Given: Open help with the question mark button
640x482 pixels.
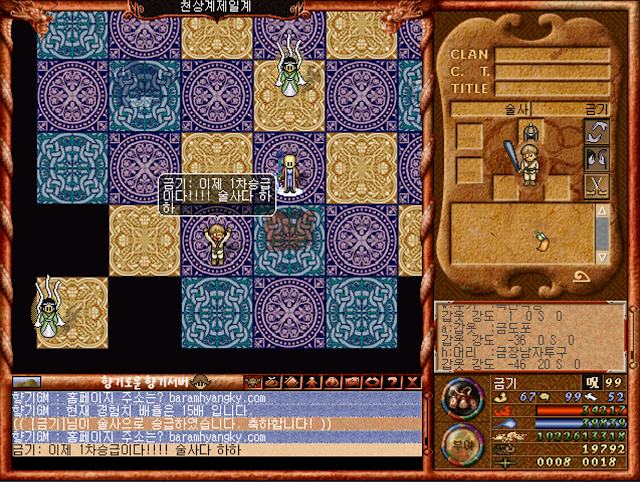Looking at the screenshot, I should pyautogui.click(x=394, y=381).
